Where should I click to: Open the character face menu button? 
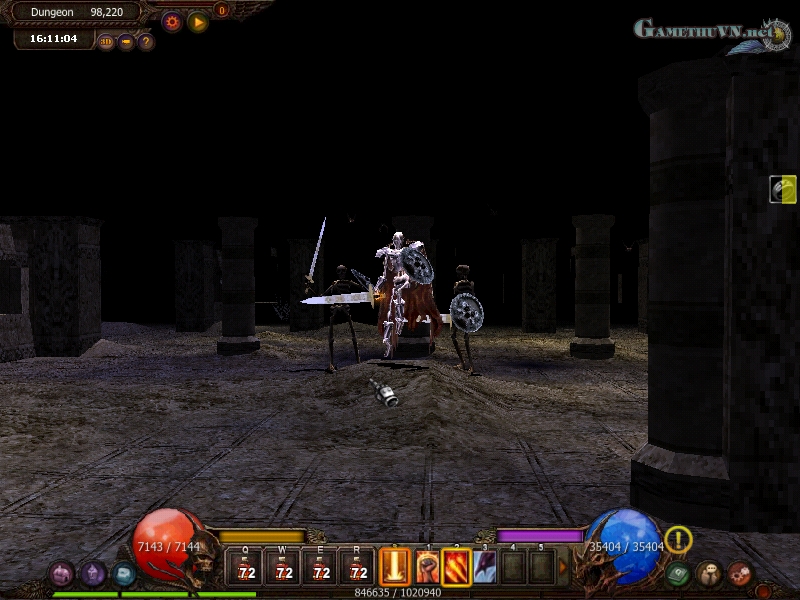(x=709, y=574)
